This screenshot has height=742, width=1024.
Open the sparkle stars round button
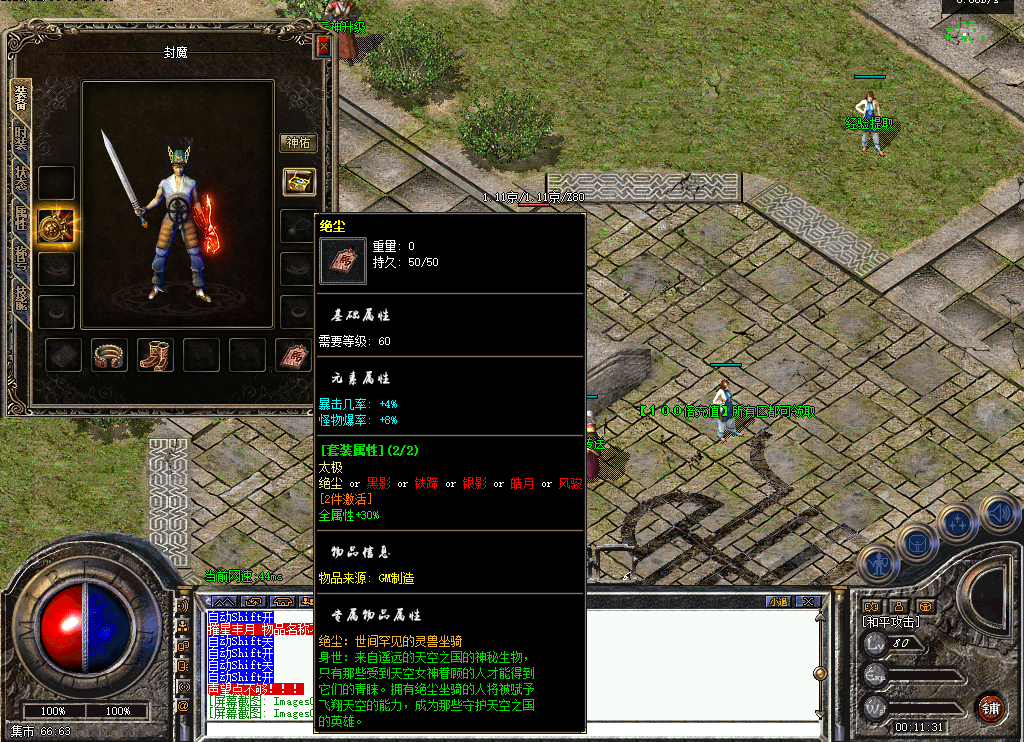coord(958,523)
